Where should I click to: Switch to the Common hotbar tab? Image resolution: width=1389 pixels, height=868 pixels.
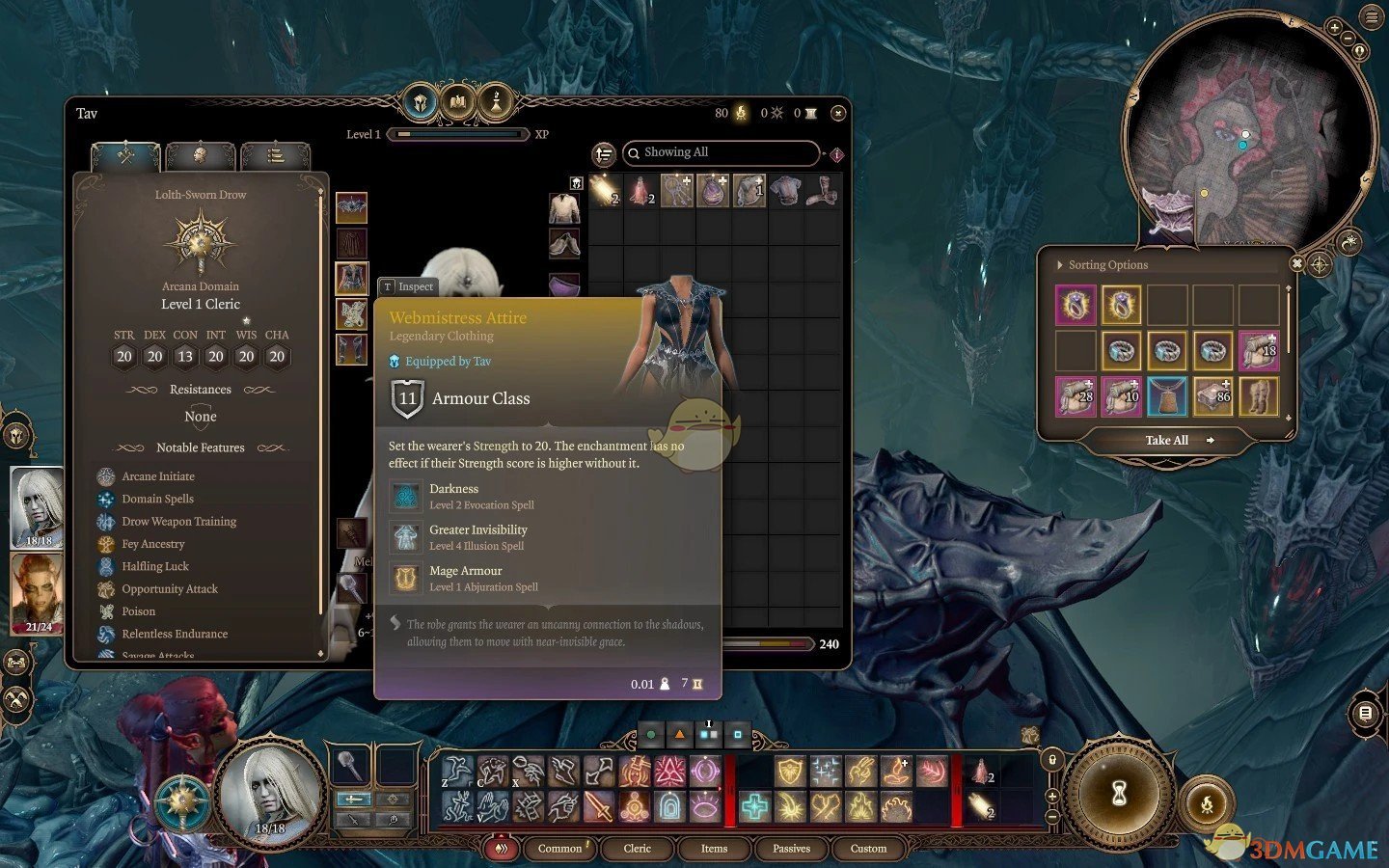559,849
